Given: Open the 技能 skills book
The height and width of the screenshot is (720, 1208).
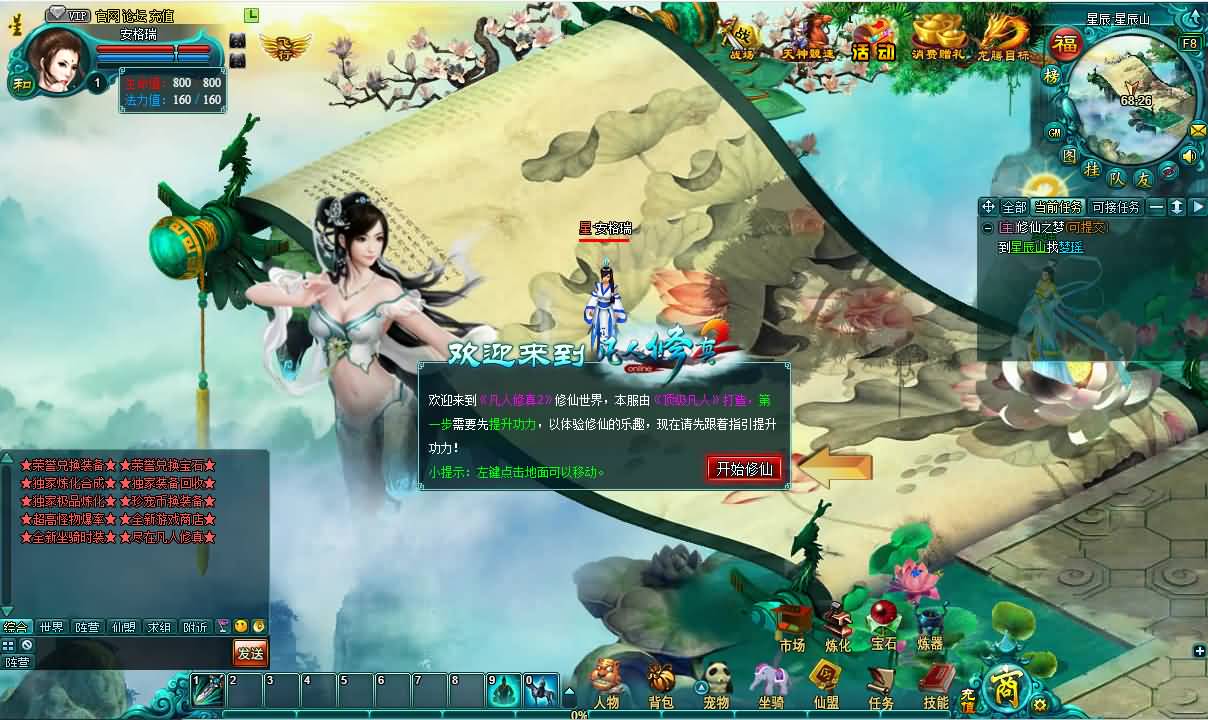Looking at the screenshot, I should pos(936,686).
